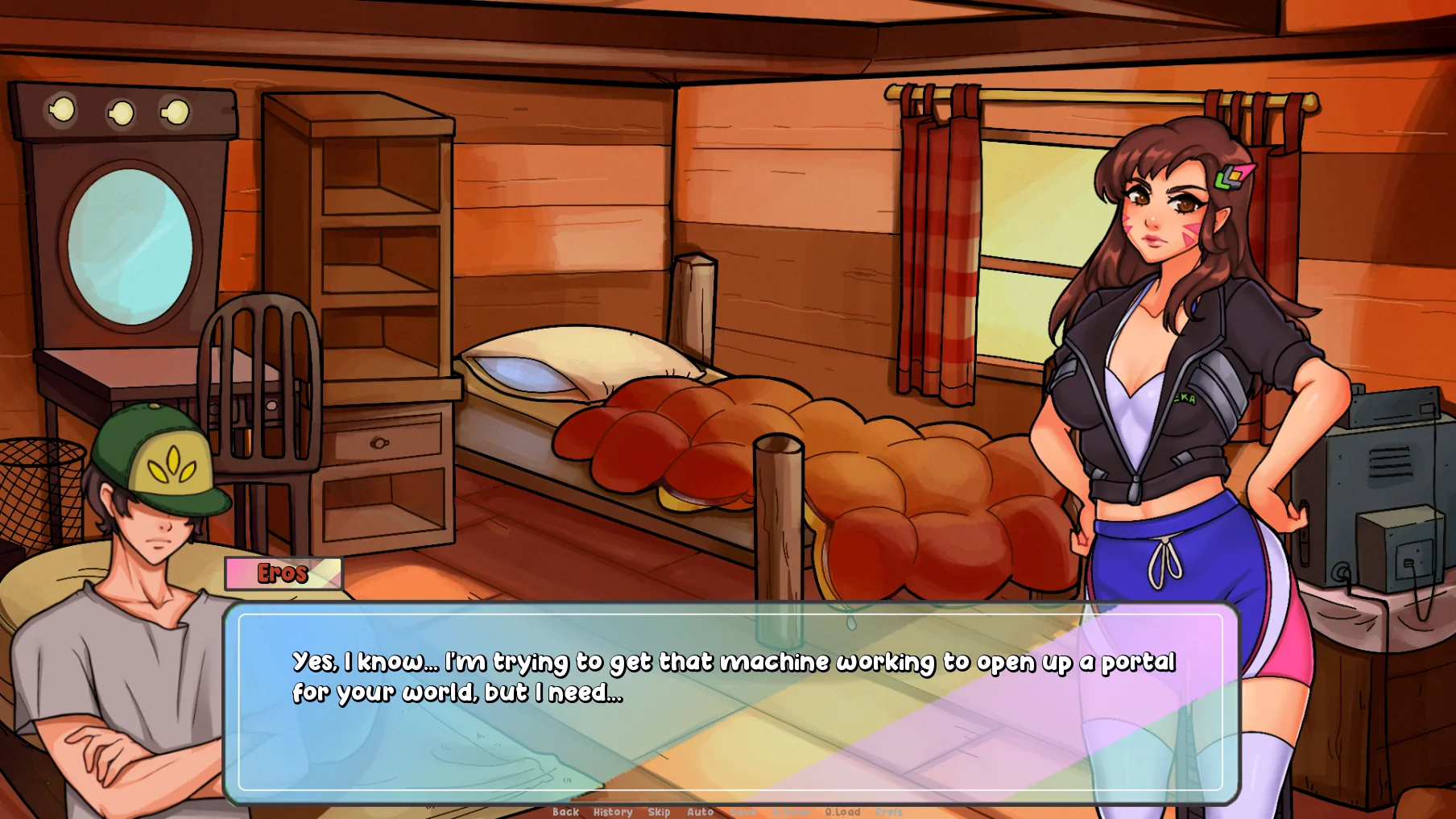Quick load with Q.Load
This screenshot has width=1456, height=819.
842,812
